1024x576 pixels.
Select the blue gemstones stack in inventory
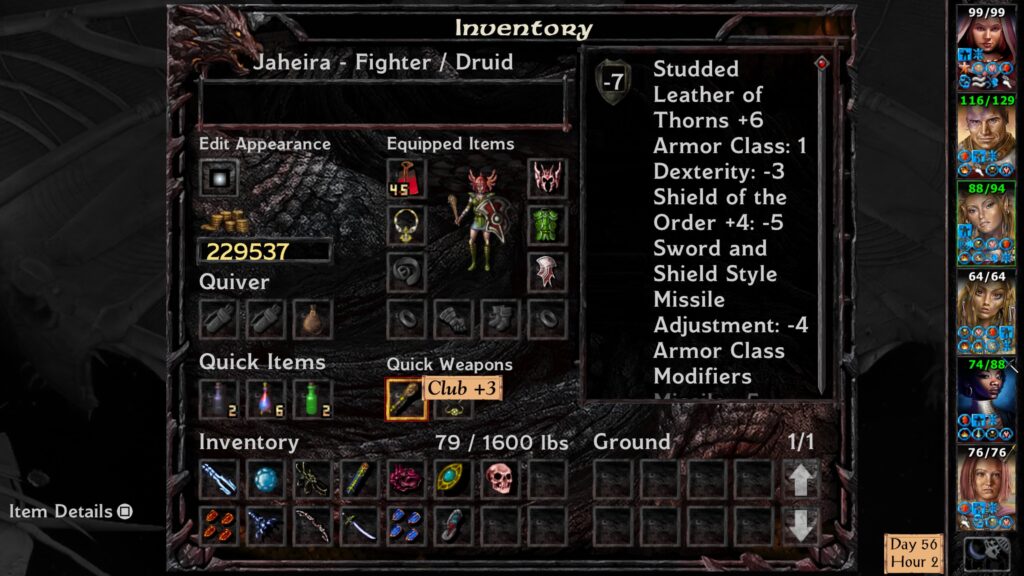tap(406, 526)
